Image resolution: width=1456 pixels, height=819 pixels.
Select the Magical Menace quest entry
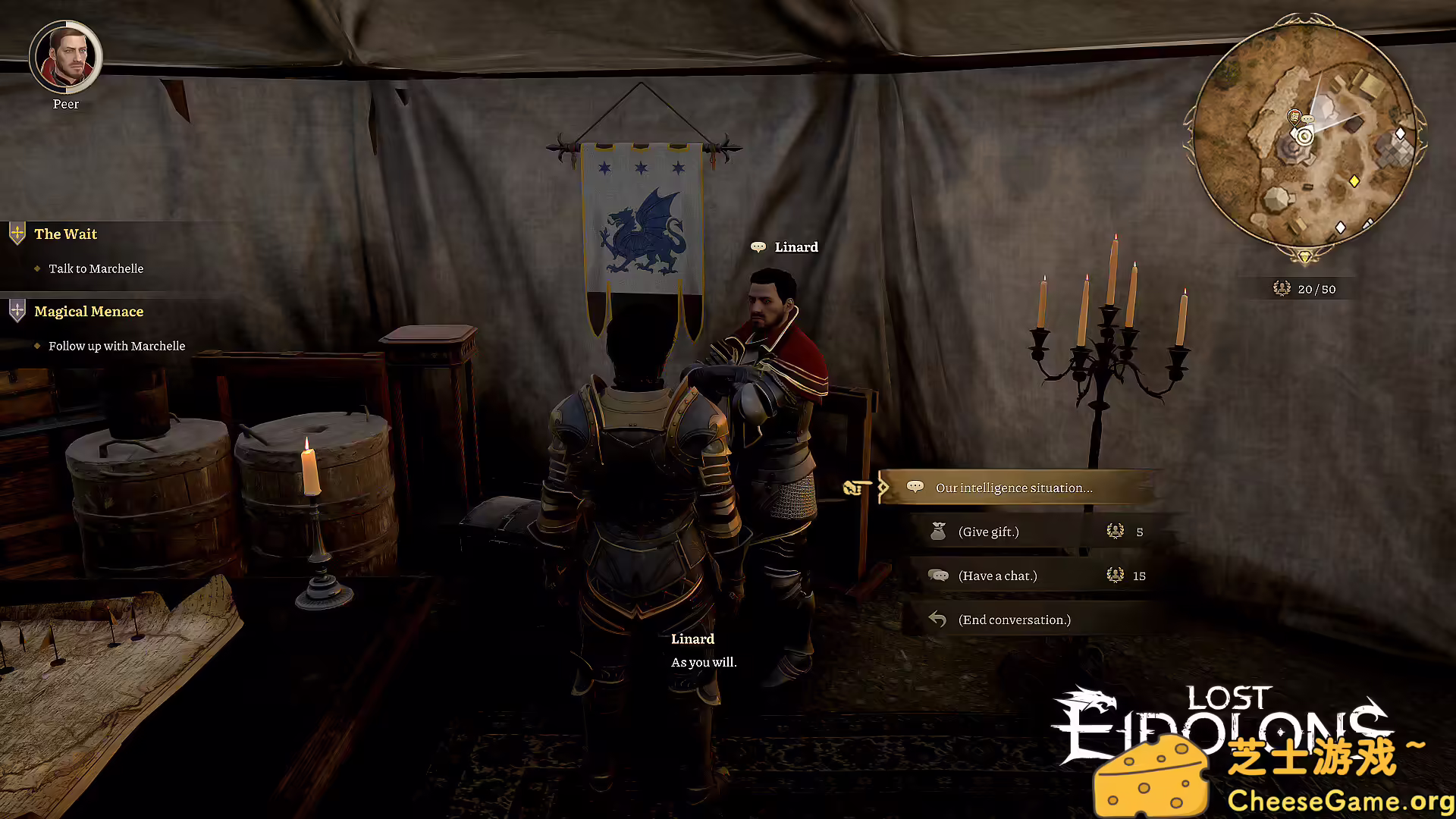(x=89, y=312)
